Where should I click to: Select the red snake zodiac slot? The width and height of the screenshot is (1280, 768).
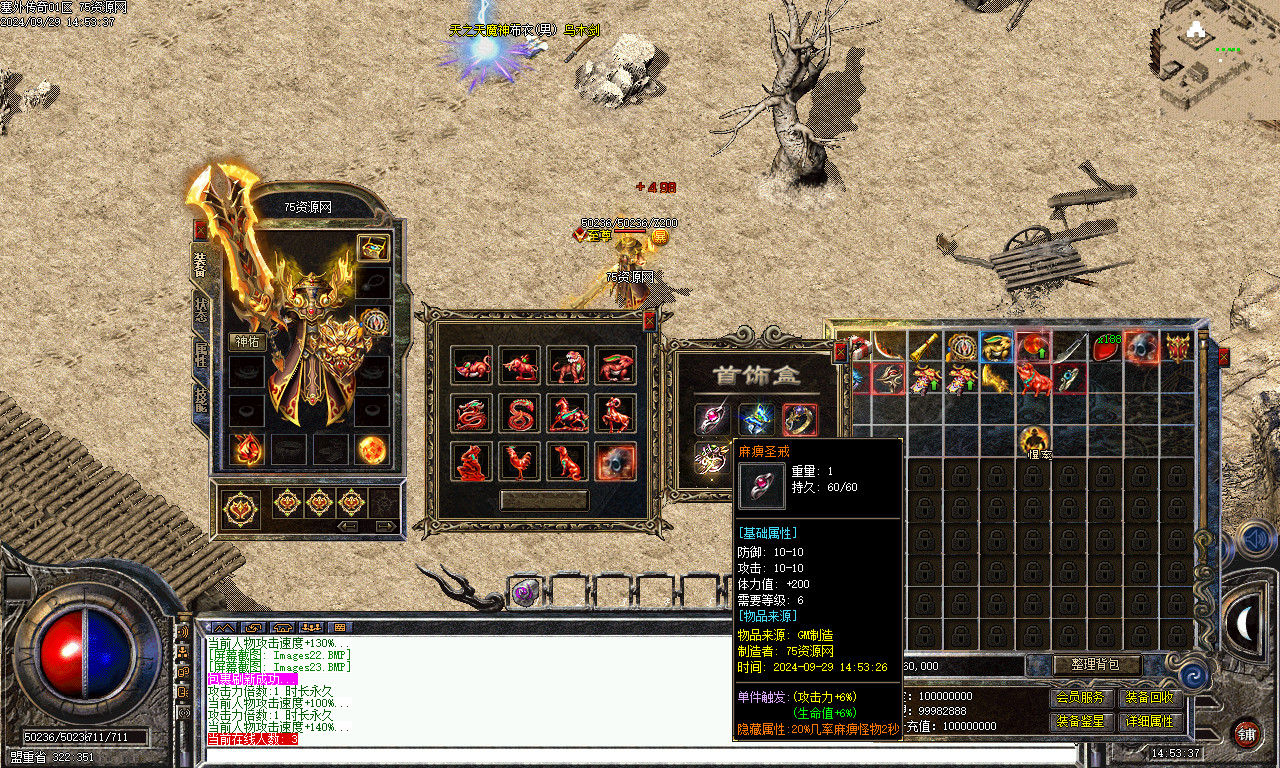pos(519,414)
